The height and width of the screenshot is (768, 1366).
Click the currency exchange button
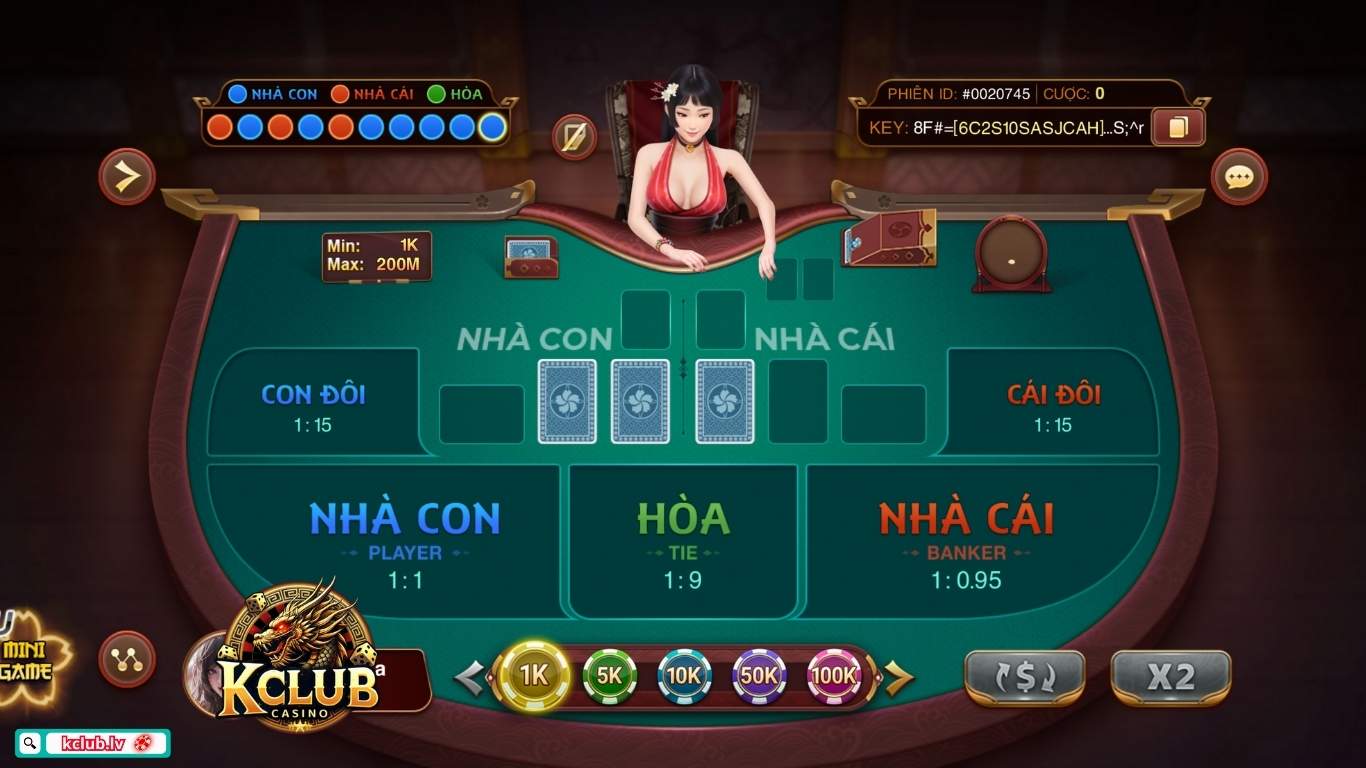pyautogui.click(x=1023, y=676)
